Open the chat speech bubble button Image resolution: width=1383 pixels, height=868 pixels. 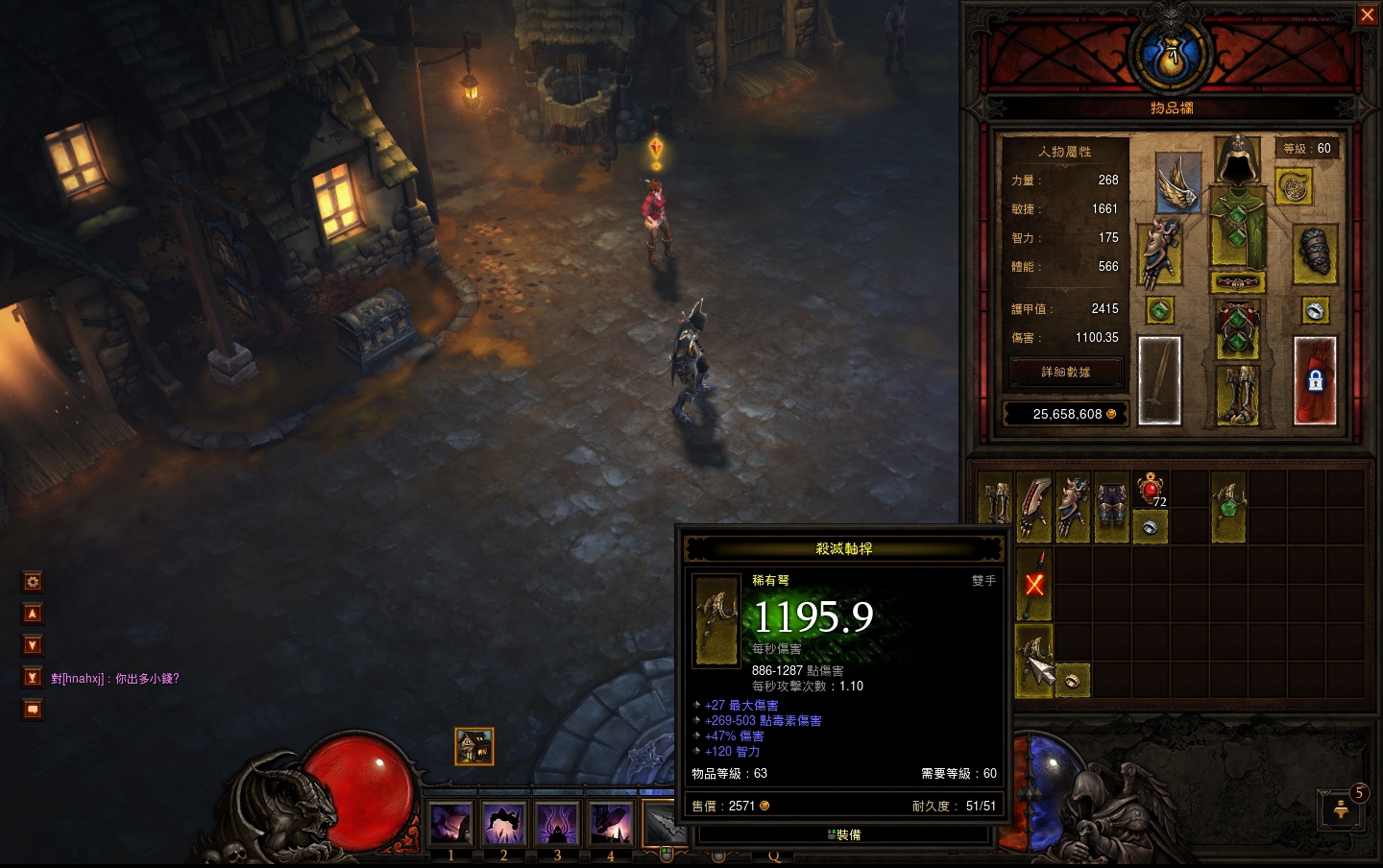33,710
